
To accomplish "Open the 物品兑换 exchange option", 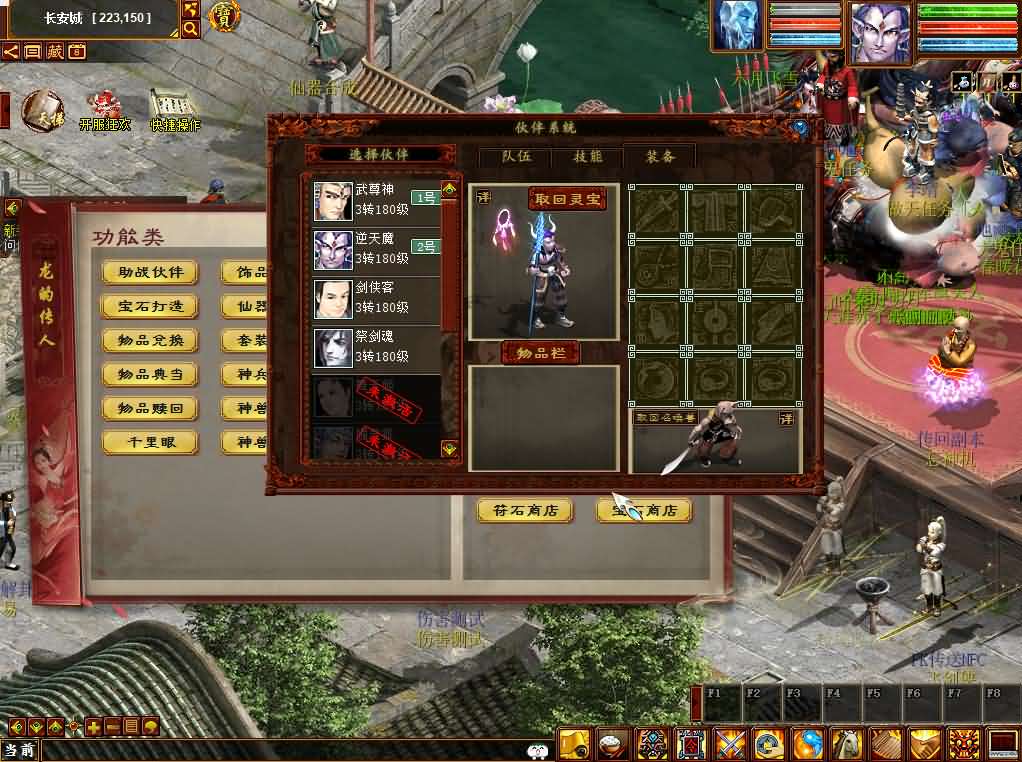I will coord(150,341).
